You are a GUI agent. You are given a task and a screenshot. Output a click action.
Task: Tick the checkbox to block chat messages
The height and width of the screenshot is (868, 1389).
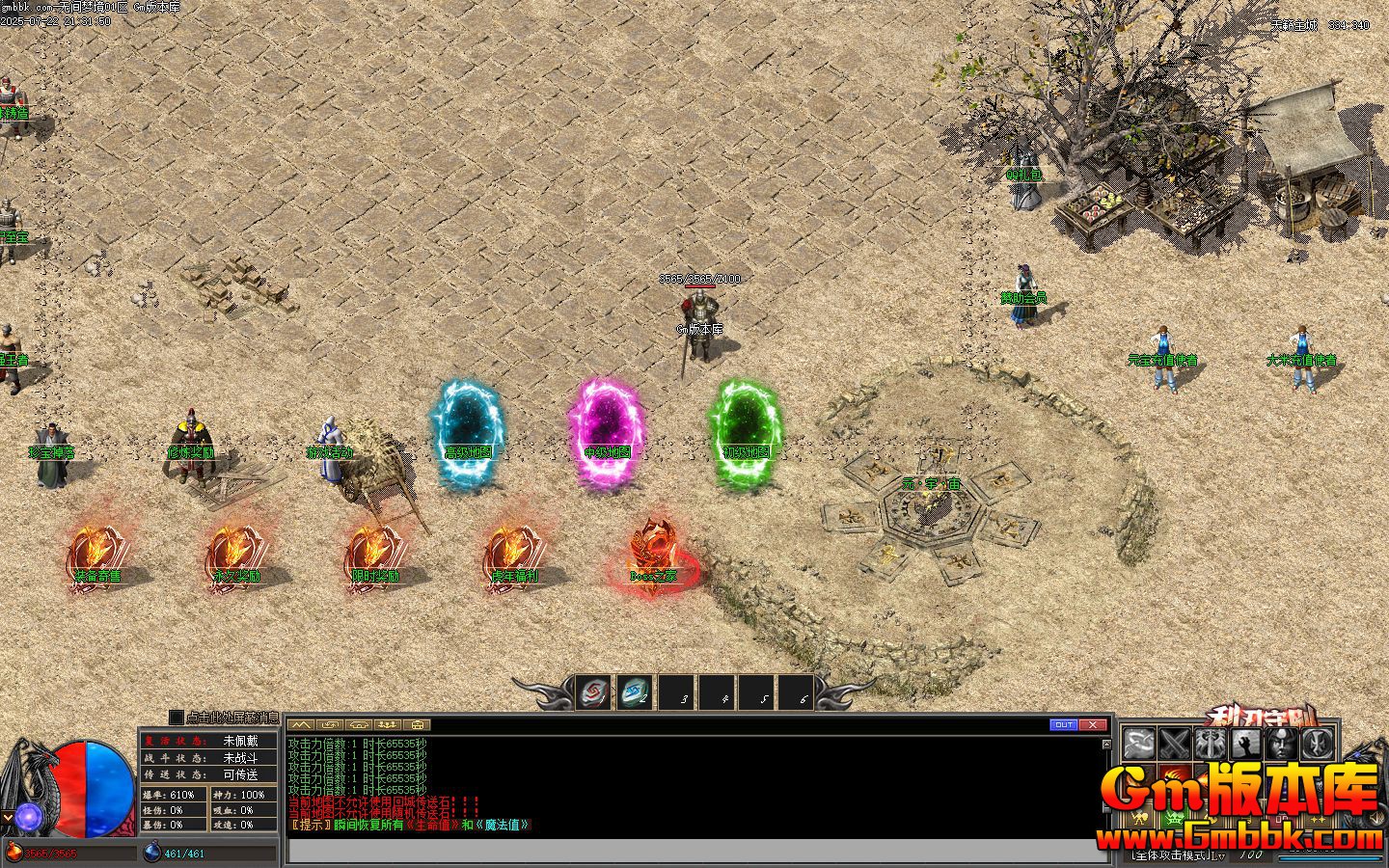(176, 718)
